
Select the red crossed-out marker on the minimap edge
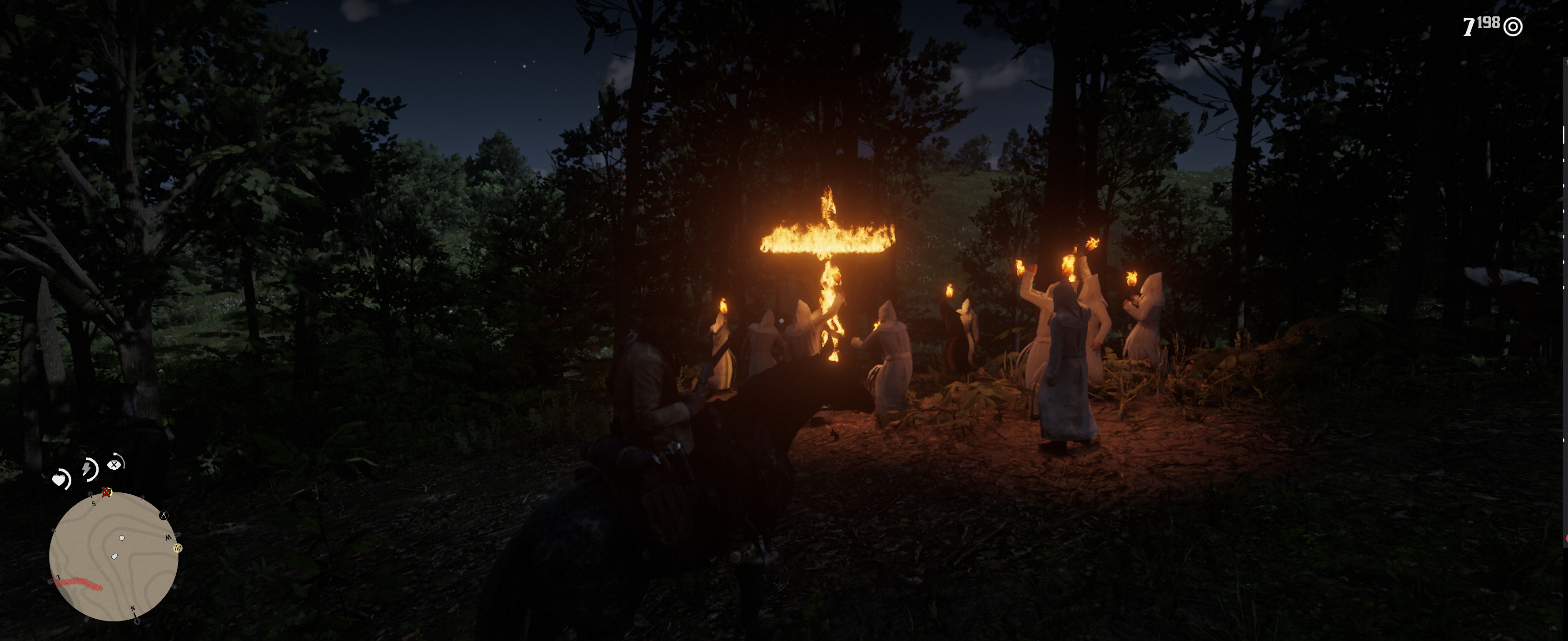pos(107,492)
